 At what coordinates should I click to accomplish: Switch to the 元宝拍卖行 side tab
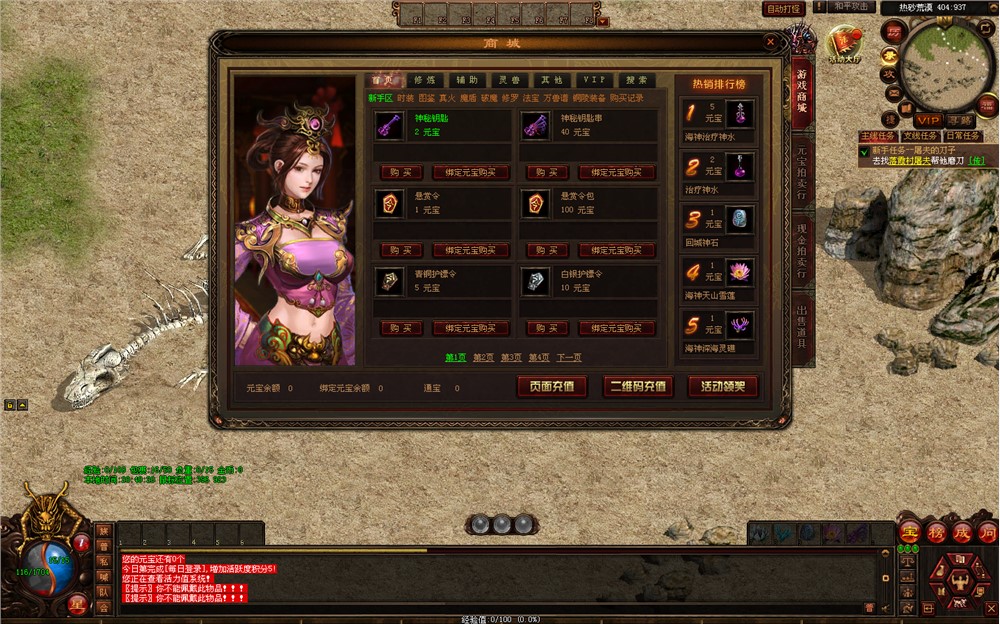[x=801, y=174]
